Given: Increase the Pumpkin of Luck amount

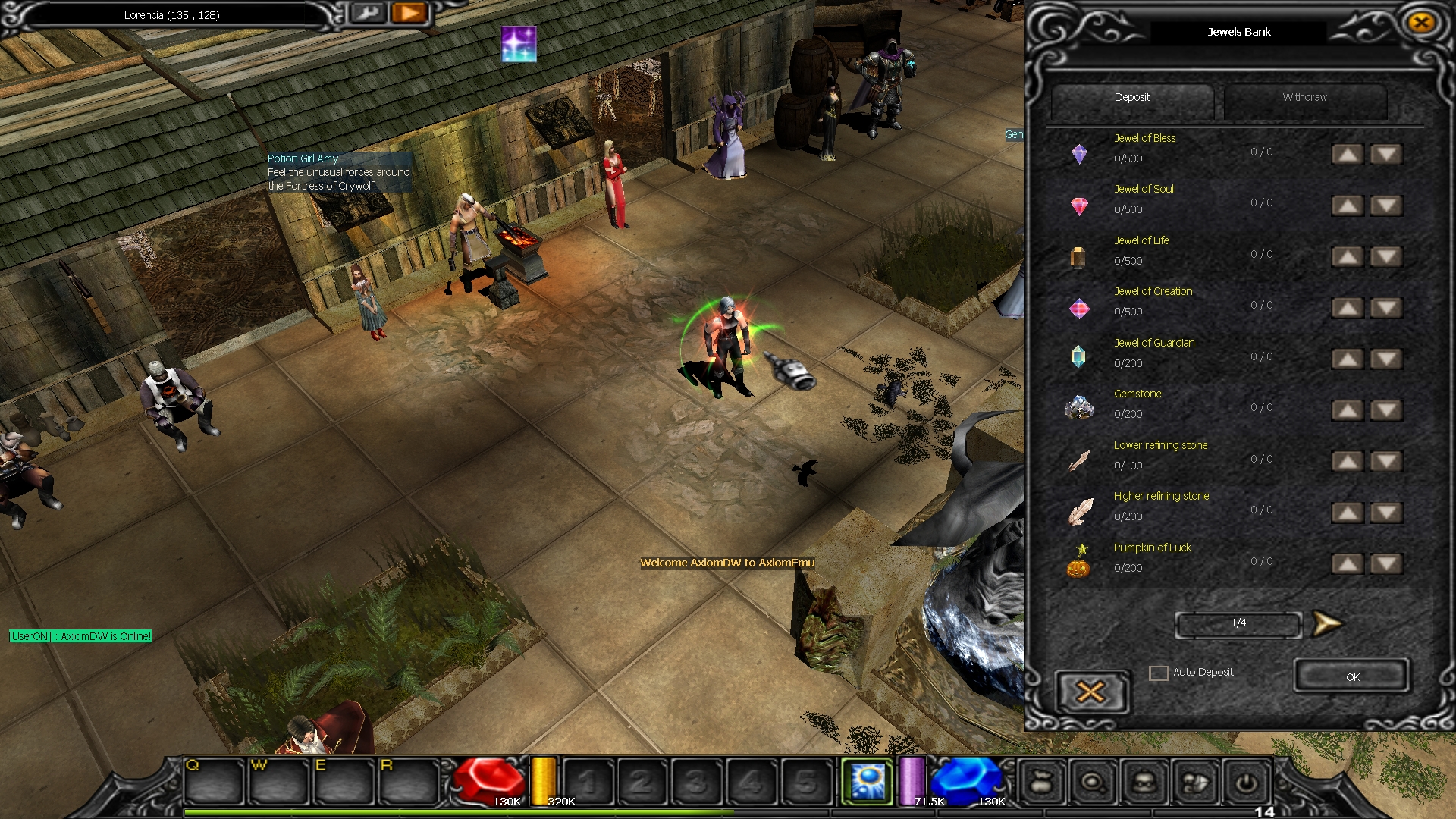Looking at the screenshot, I should [x=1348, y=564].
